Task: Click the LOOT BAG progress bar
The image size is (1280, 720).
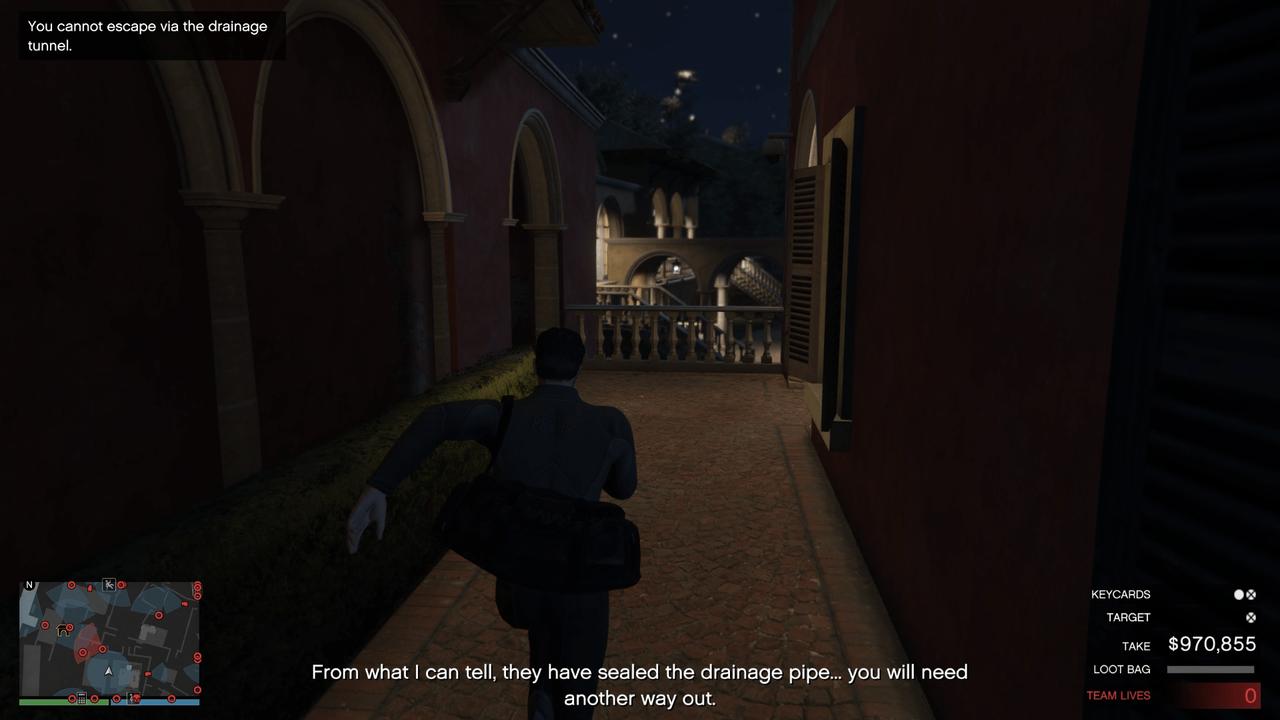Action: coord(1210,668)
